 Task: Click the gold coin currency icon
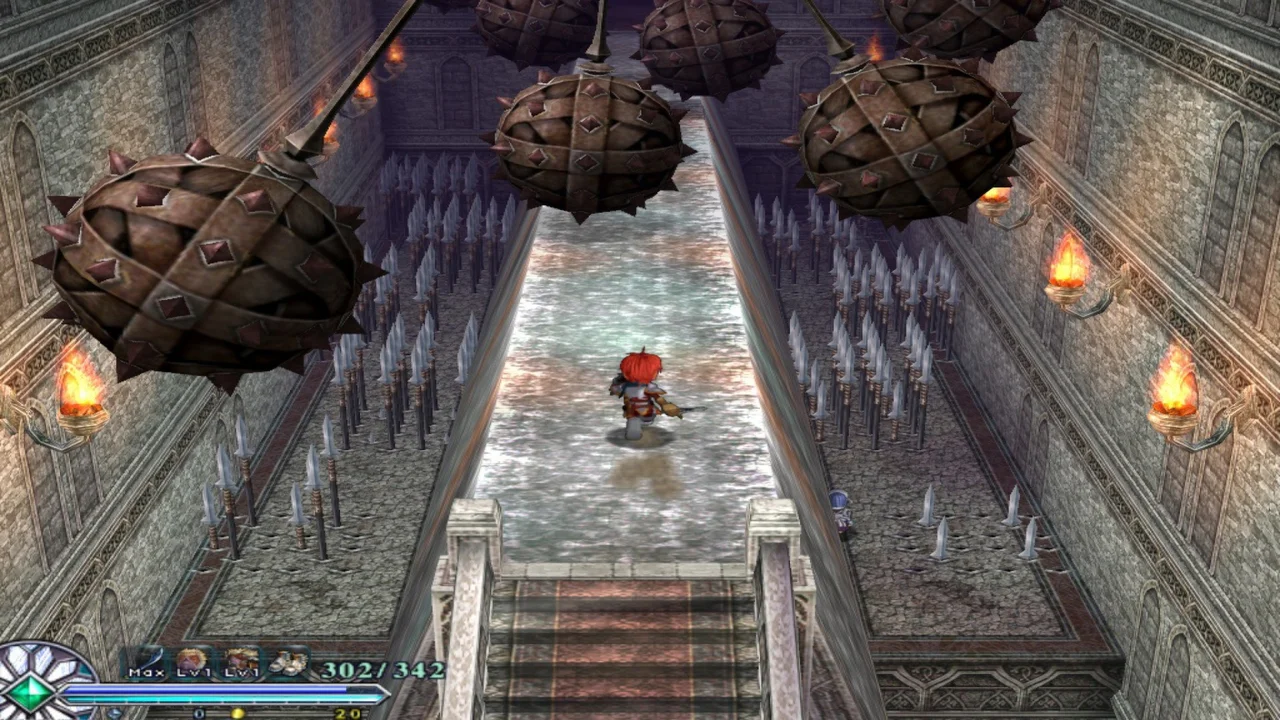click(237, 712)
